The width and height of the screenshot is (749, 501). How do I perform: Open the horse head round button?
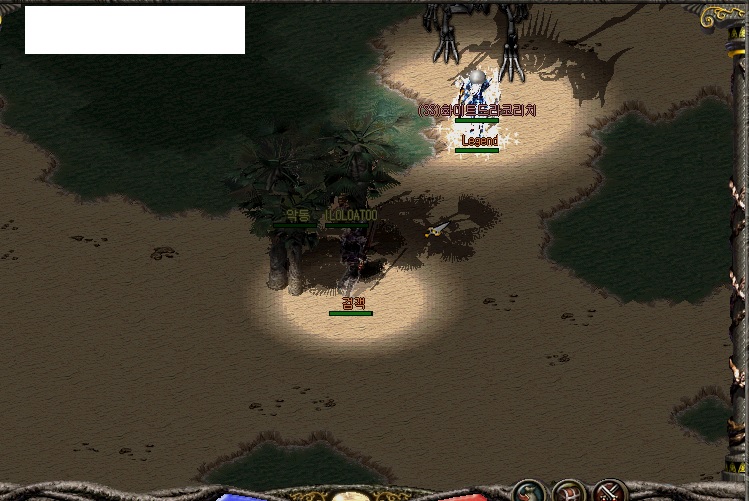[529, 492]
